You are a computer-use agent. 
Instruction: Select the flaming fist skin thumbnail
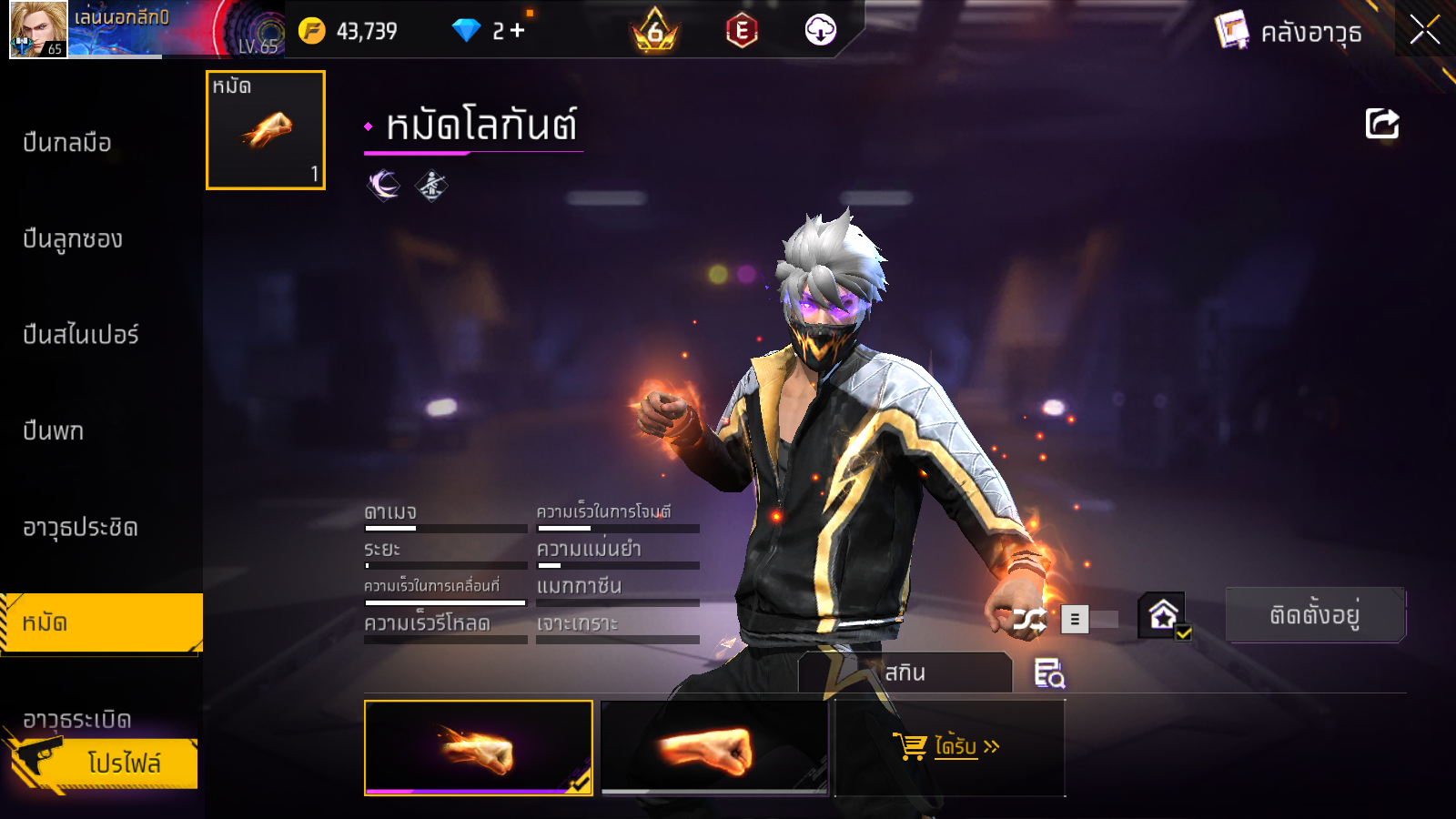(x=478, y=748)
